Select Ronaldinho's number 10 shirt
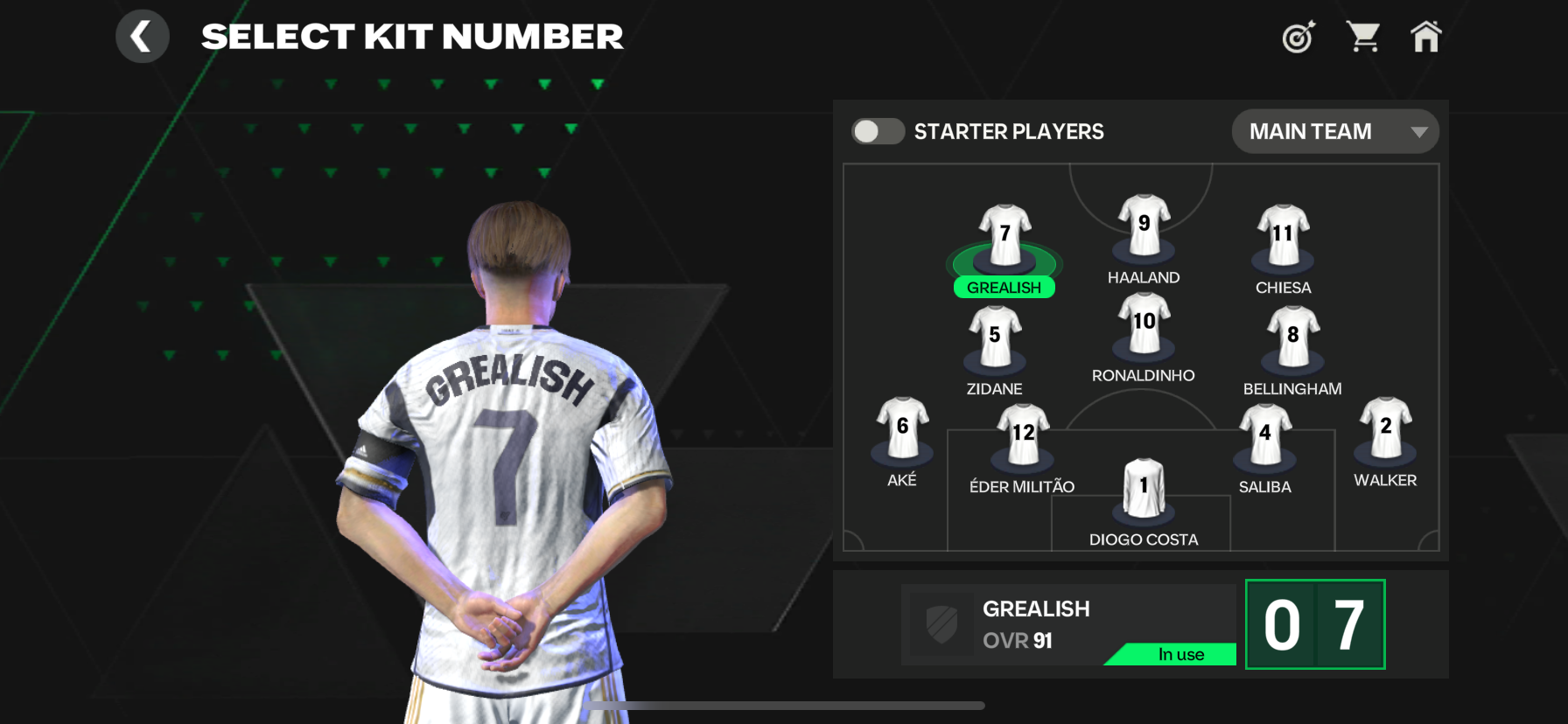This screenshot has height=724, width=1568. (1144, 324)
